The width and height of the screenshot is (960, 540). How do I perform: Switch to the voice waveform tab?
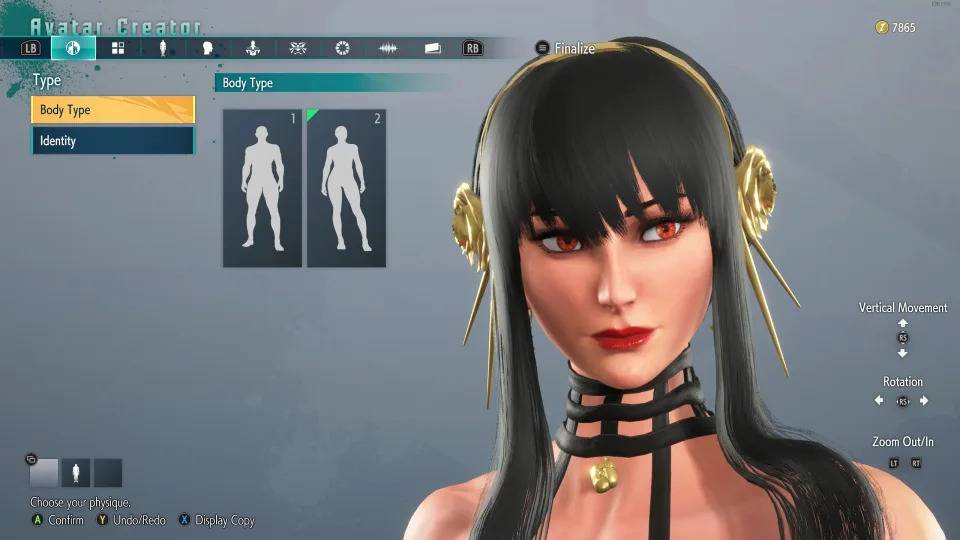click(388, 48)
